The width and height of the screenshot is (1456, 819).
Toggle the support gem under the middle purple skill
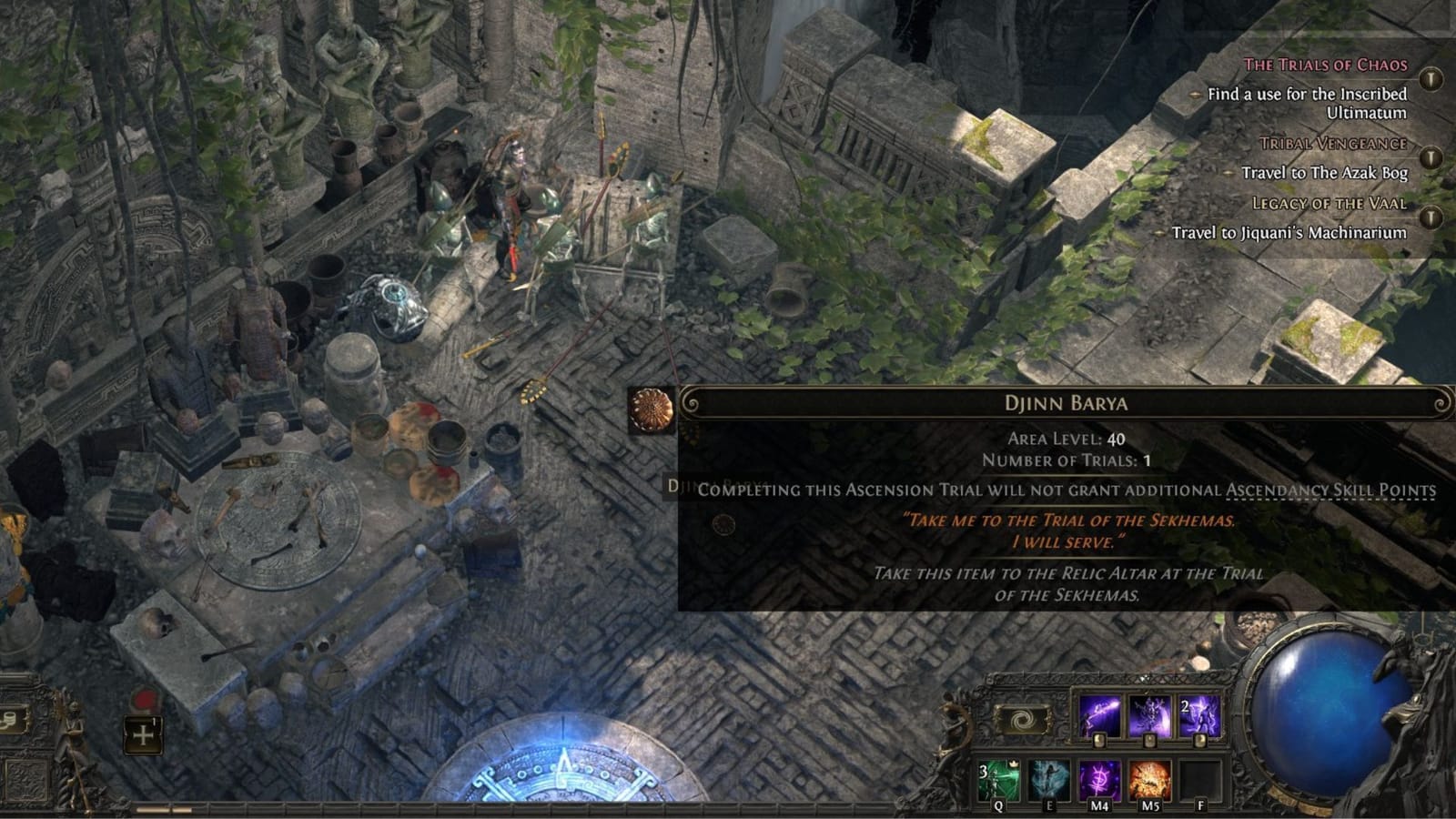tap(1149, 741)
